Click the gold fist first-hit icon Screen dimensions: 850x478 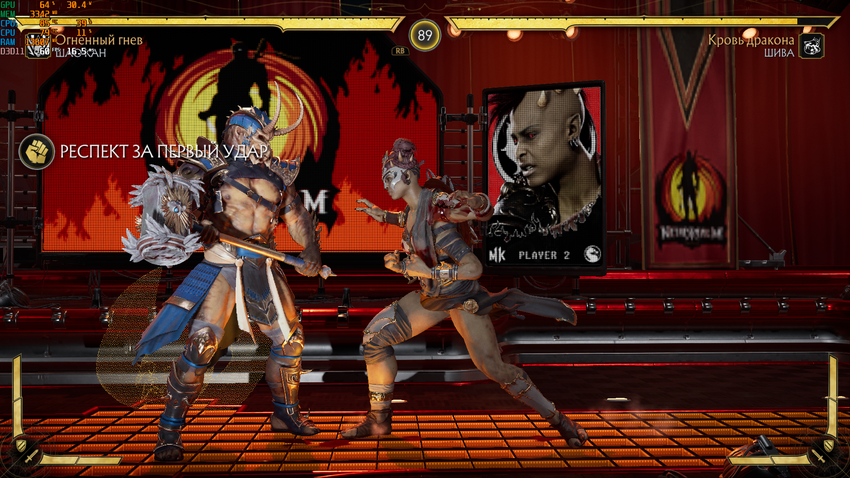click(x=38, y=151)
